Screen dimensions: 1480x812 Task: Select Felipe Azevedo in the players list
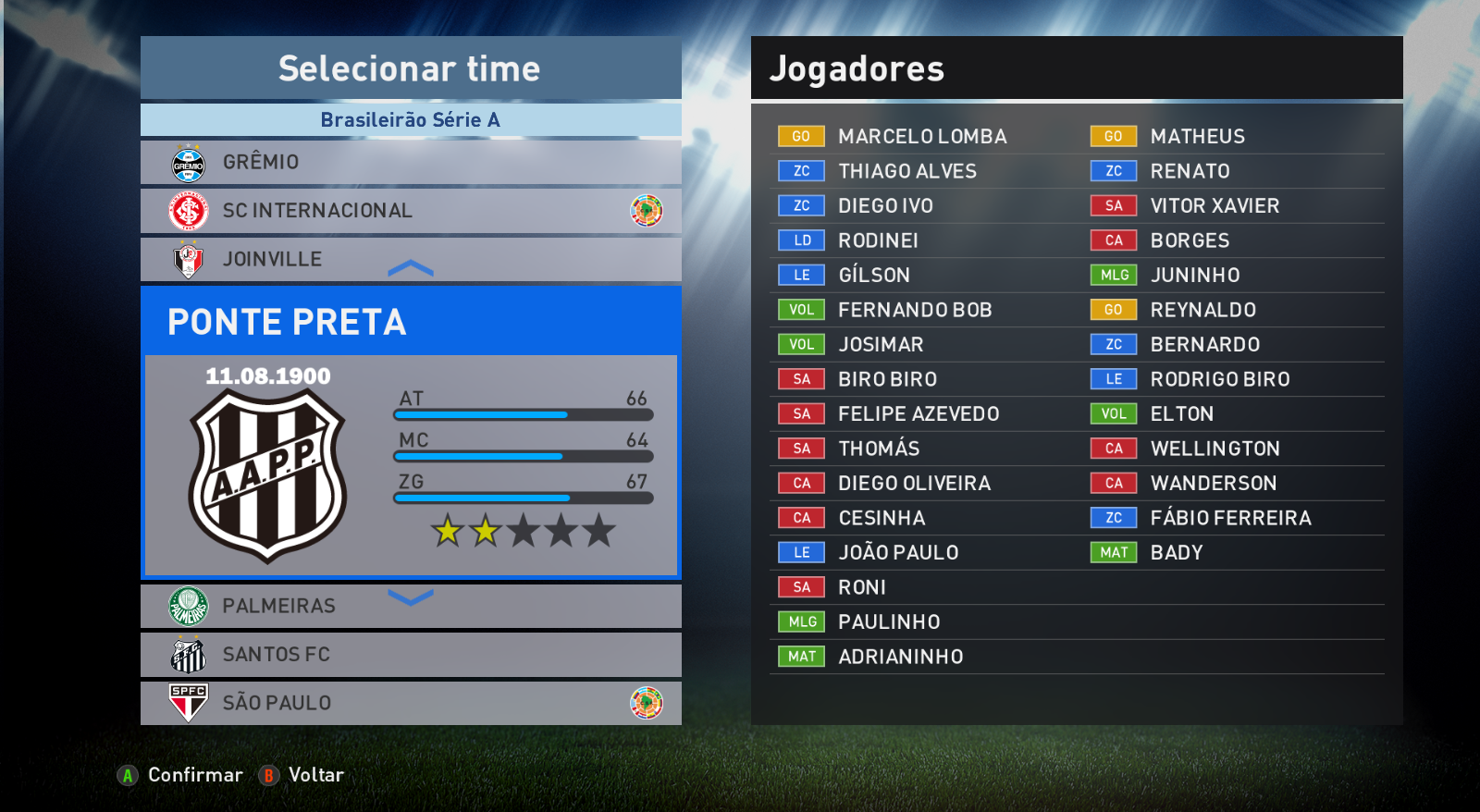(x=918, y=414)
